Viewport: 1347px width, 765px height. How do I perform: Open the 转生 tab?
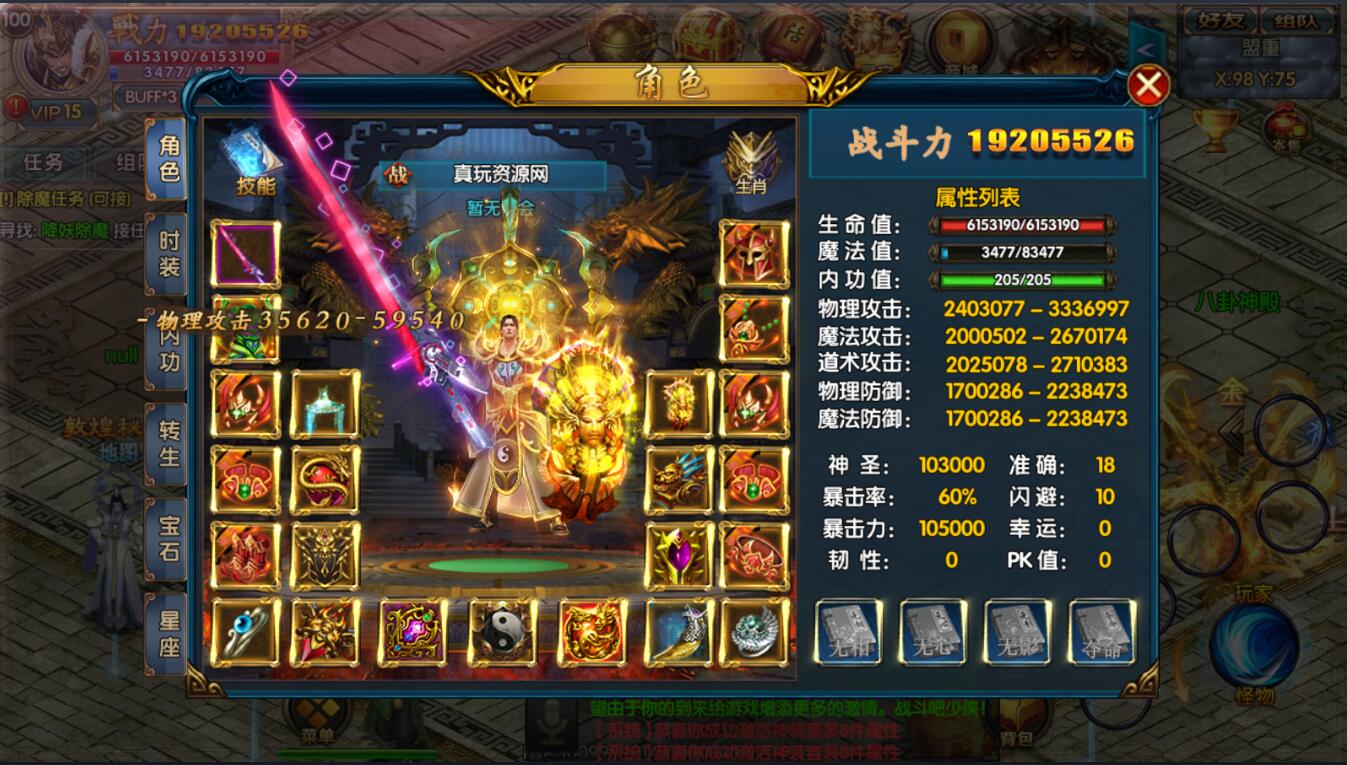pyautogui.click(x=168, y=444)
